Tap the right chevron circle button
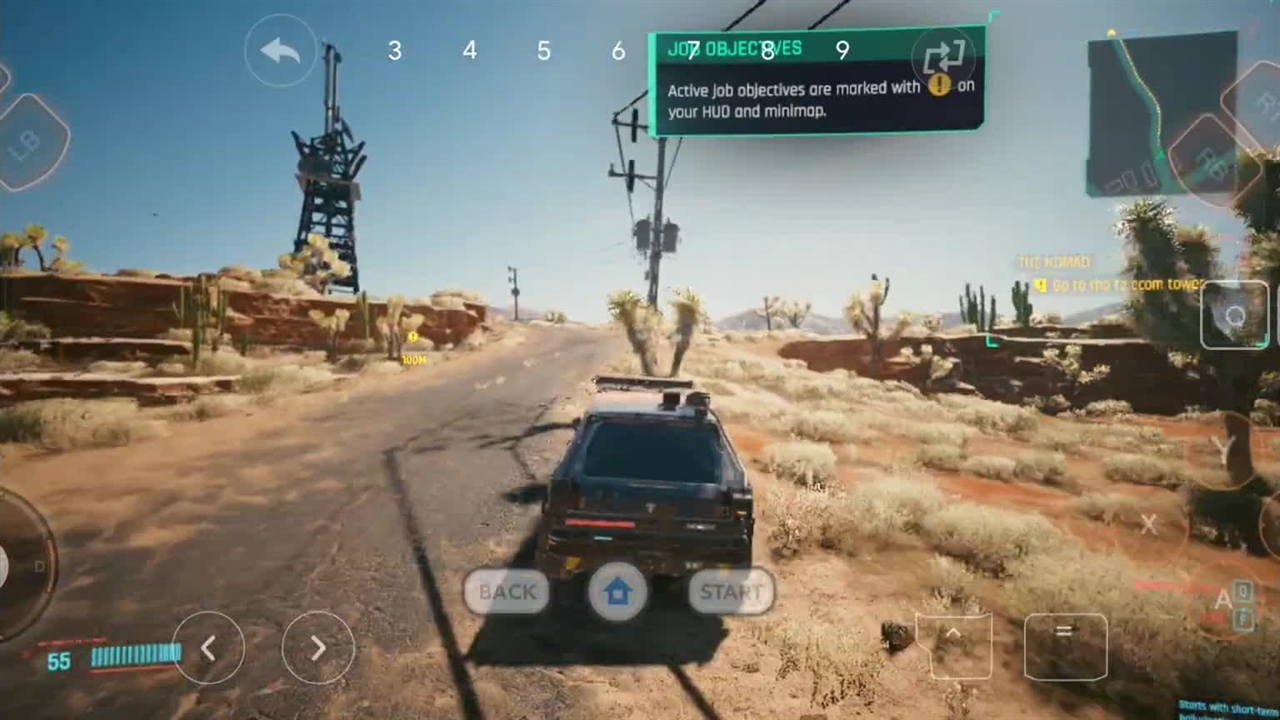Screen dimensions: 1280x720 coord(318,648)
